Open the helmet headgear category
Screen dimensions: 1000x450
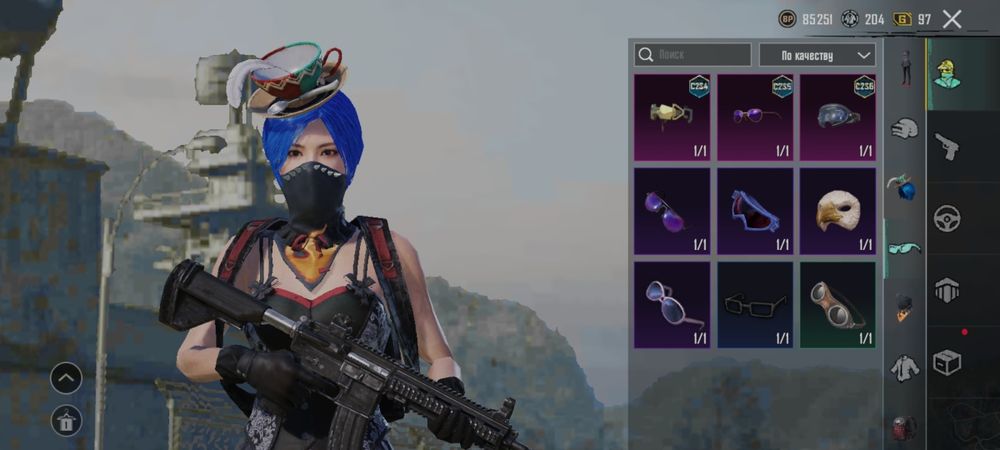[x=905, y=128]
